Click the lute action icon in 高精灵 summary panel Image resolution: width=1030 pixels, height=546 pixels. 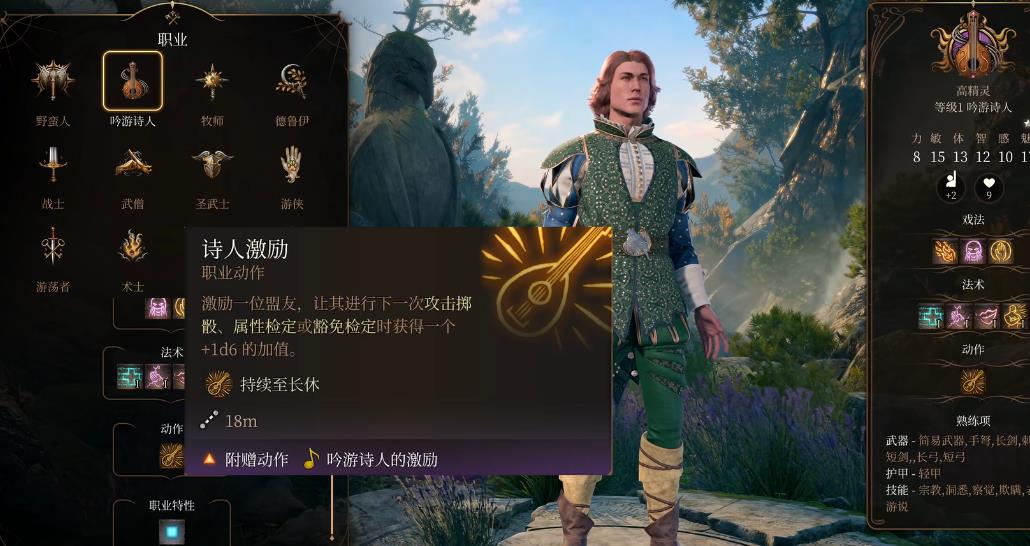972,381
